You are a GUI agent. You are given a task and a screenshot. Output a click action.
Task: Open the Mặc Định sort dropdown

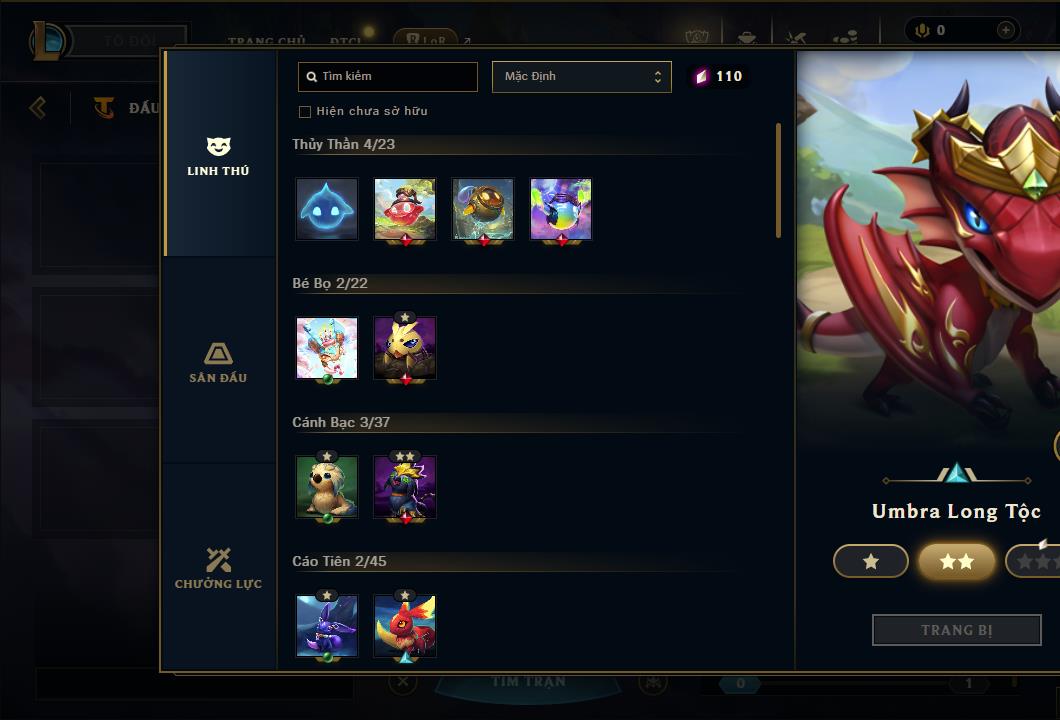coord(581,77)
